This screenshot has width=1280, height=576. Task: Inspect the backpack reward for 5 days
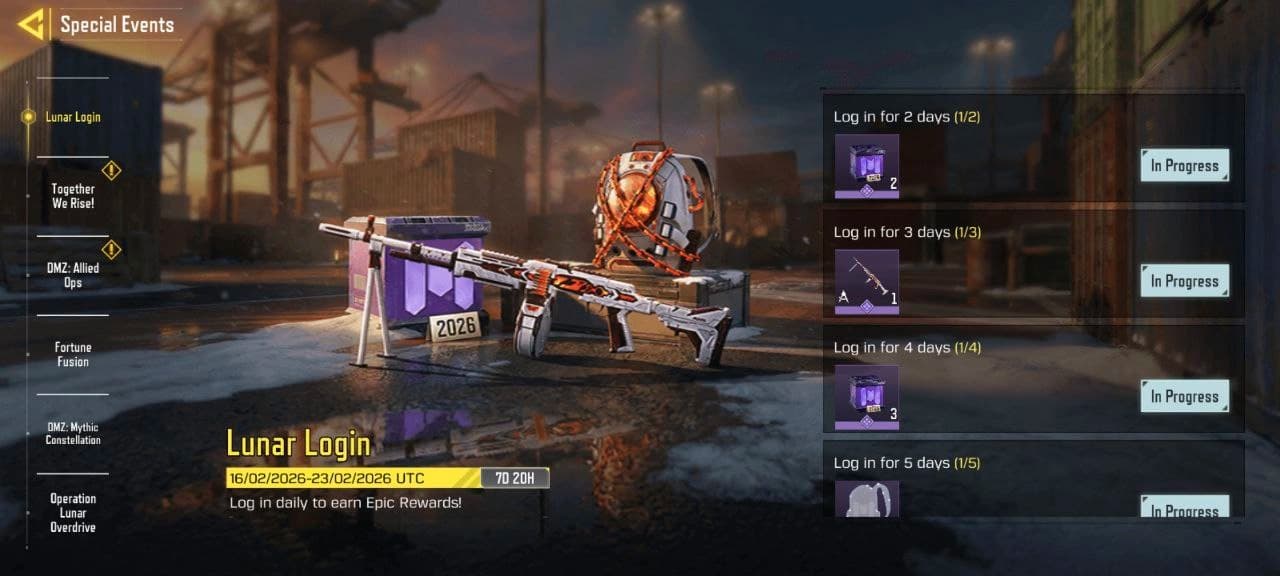(867, 499)
